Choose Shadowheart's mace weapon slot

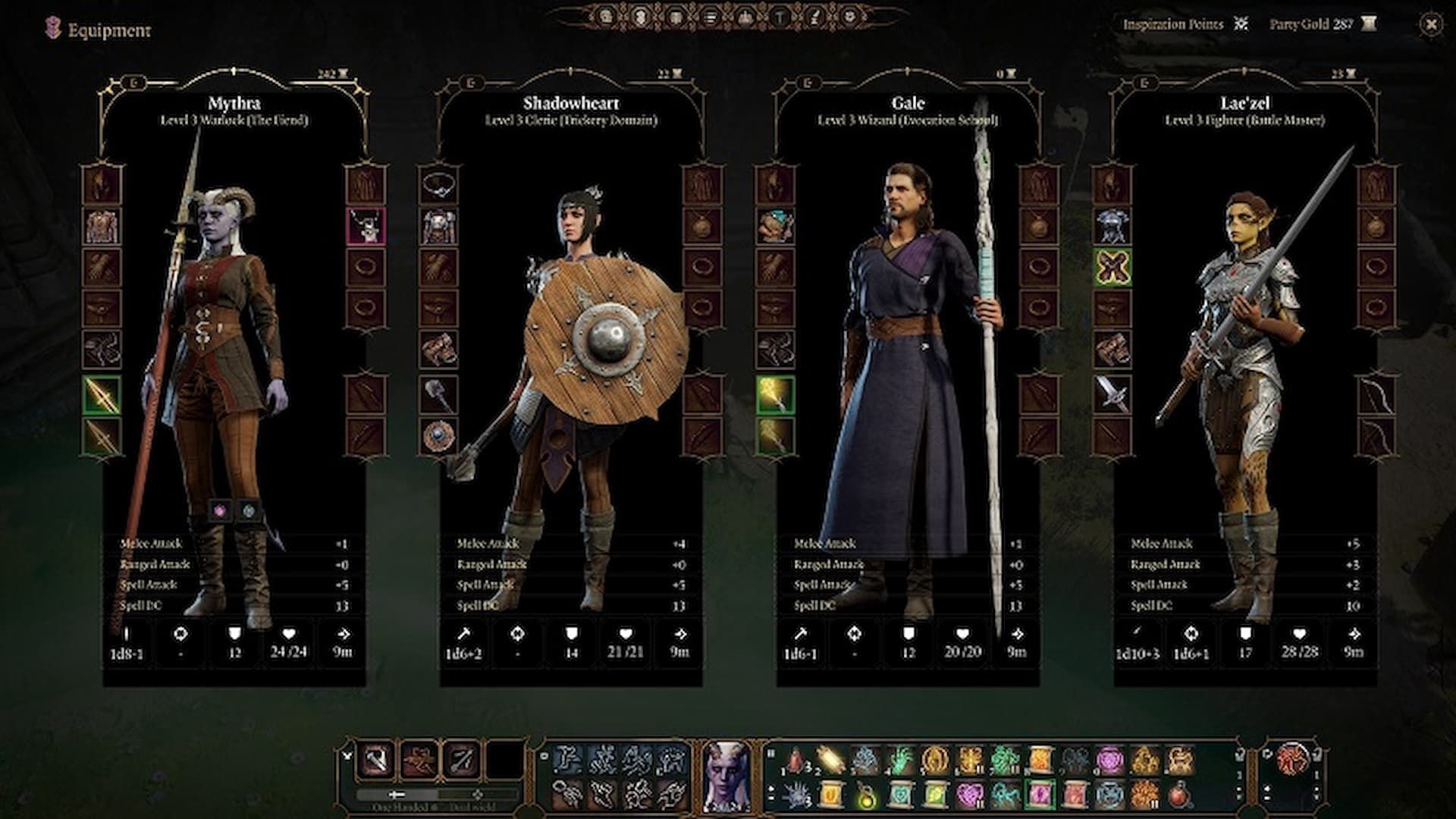click(438, 395)
